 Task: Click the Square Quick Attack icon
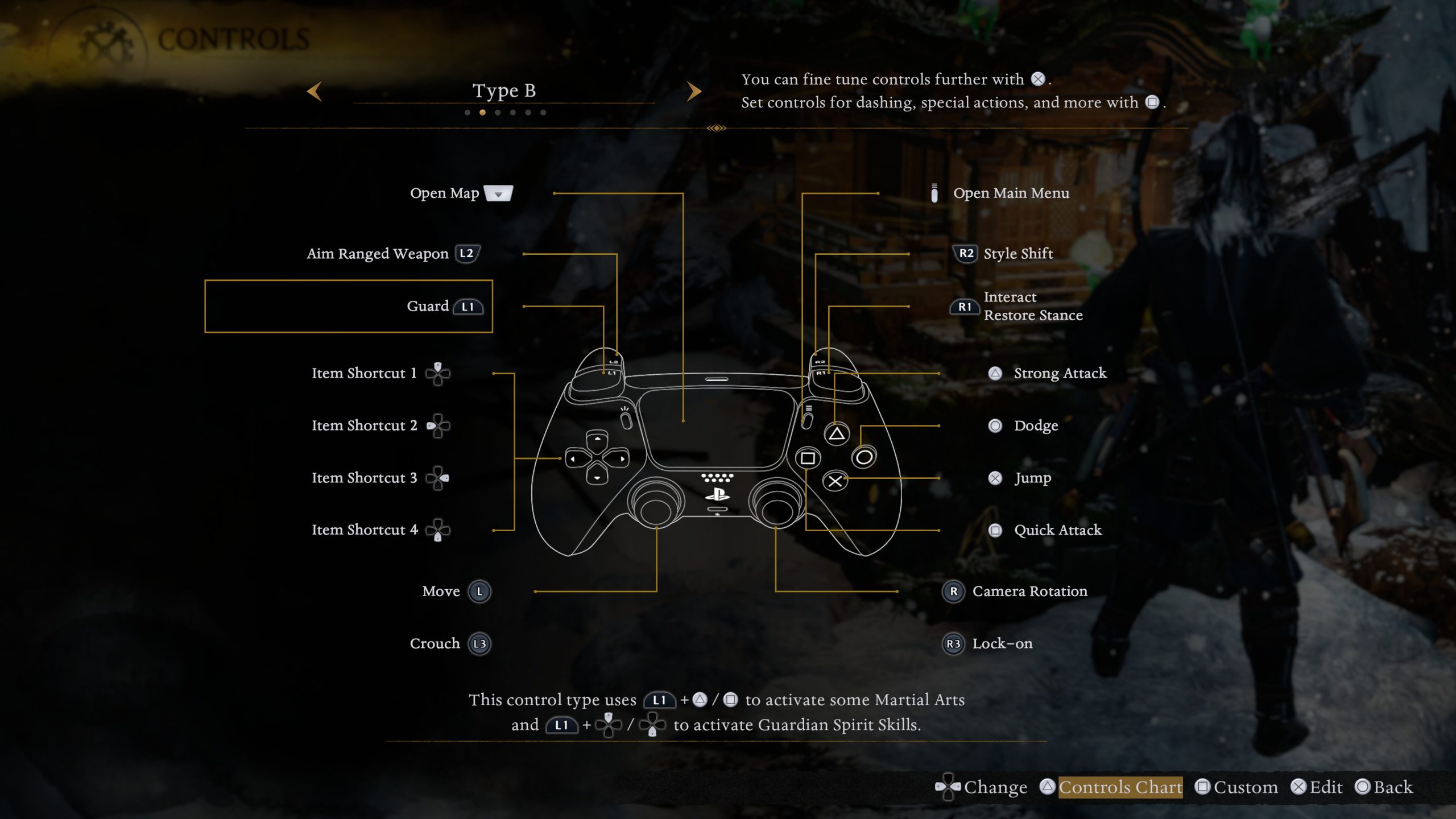(x=994, y=530)
